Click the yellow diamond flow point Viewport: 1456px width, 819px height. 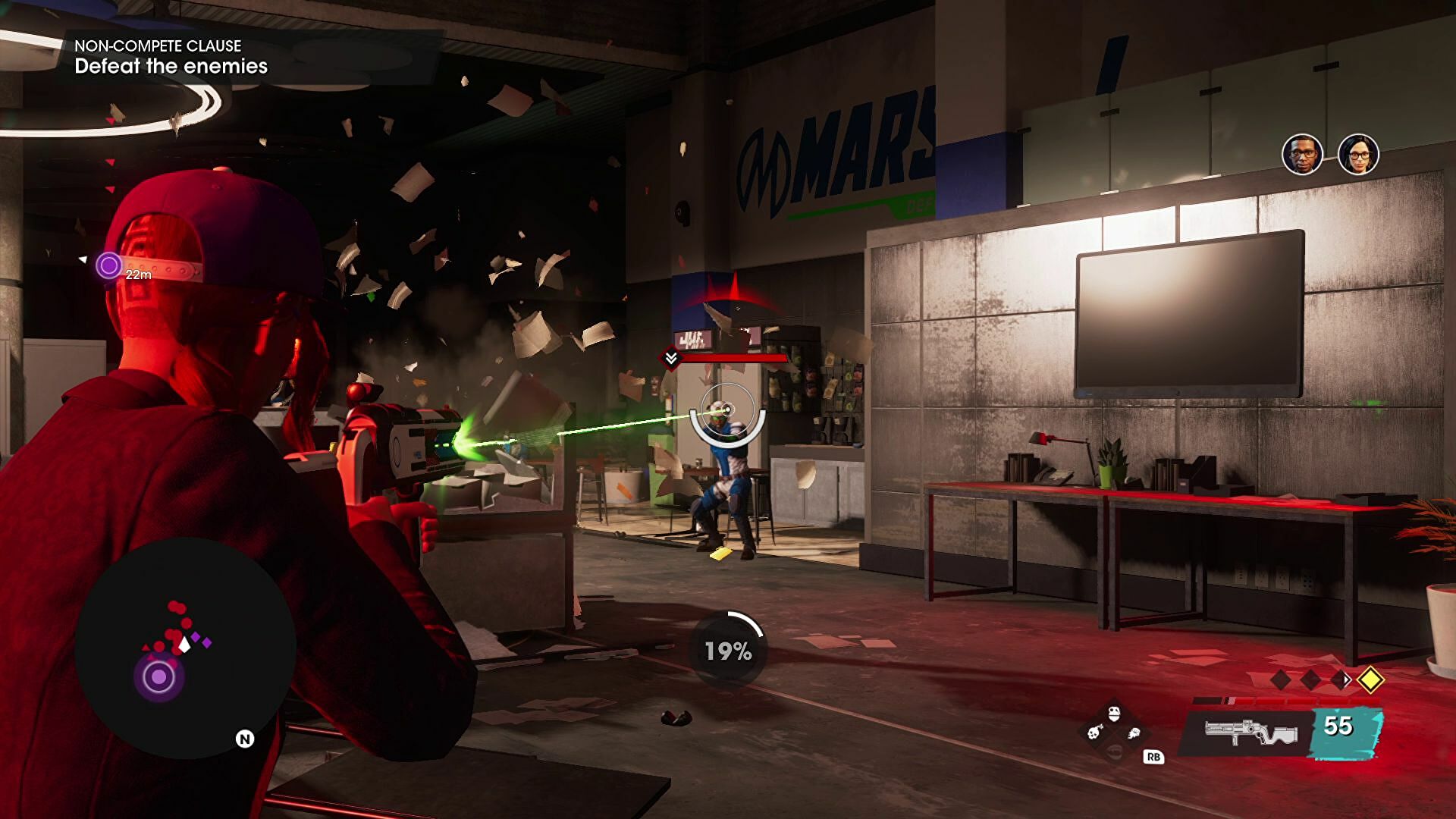pyautogui.click(x=1370, y=679)
